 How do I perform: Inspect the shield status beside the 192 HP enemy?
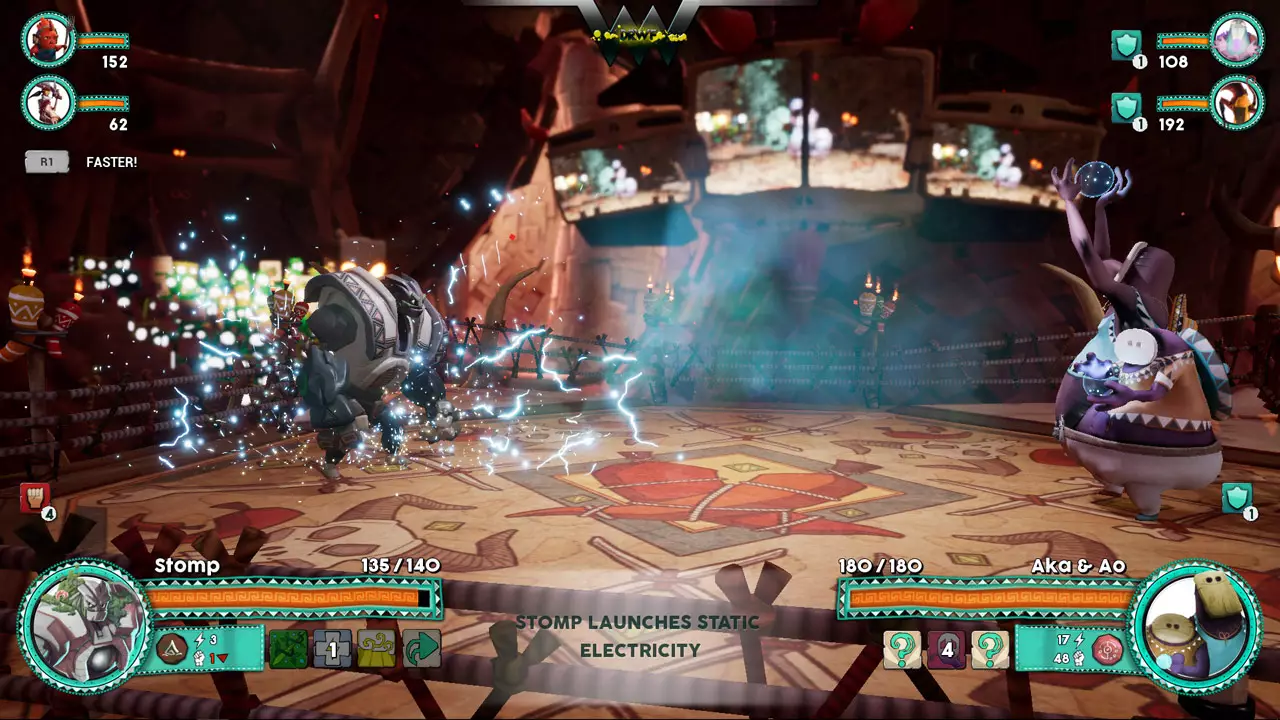(x=1126, y=107)
